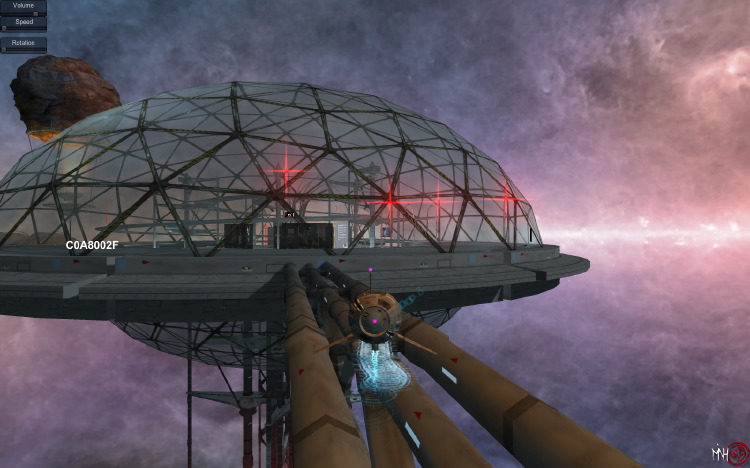The image size is (750, 468).
Task: Click the Volume slider handle
Action: pos(35,14)
